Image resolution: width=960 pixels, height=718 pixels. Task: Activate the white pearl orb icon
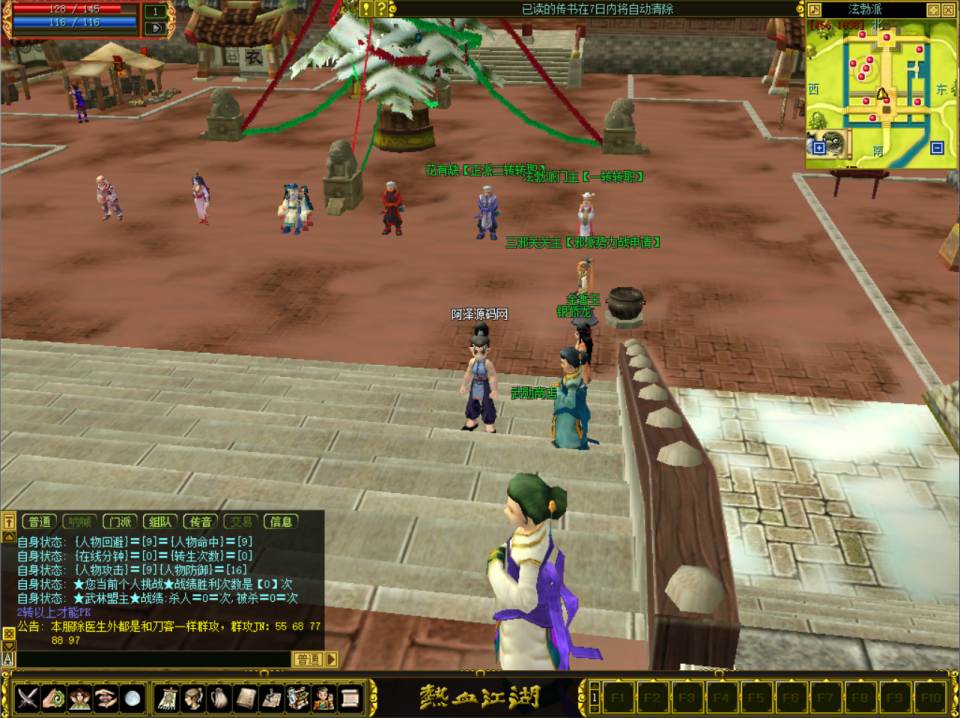point(131,697)
